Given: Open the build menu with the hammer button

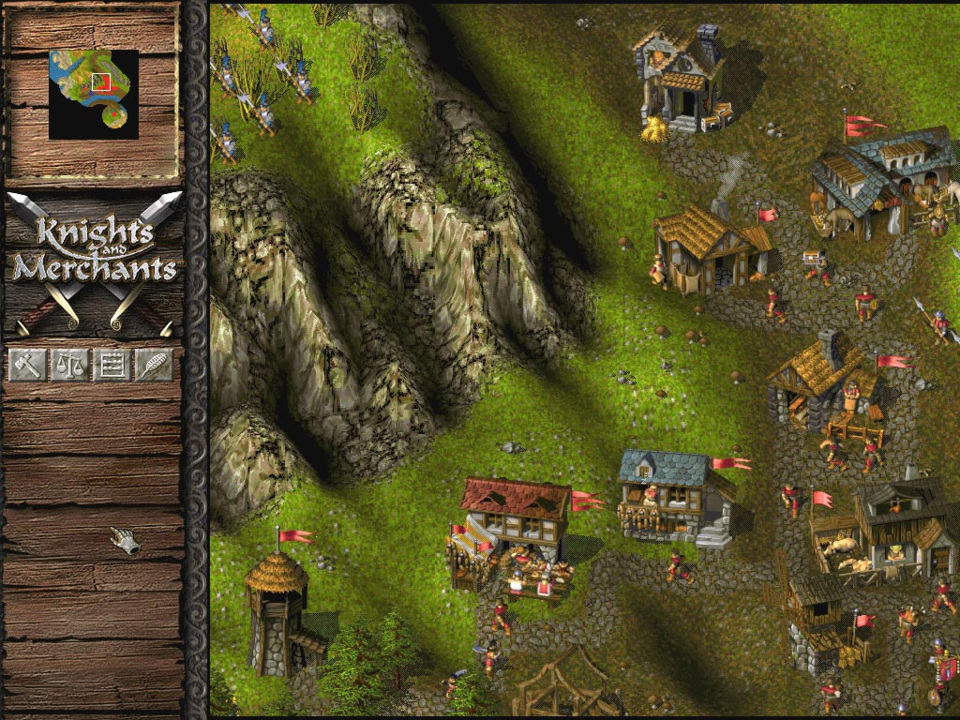Looking at the screenshot, I should [x=27, y=365].
